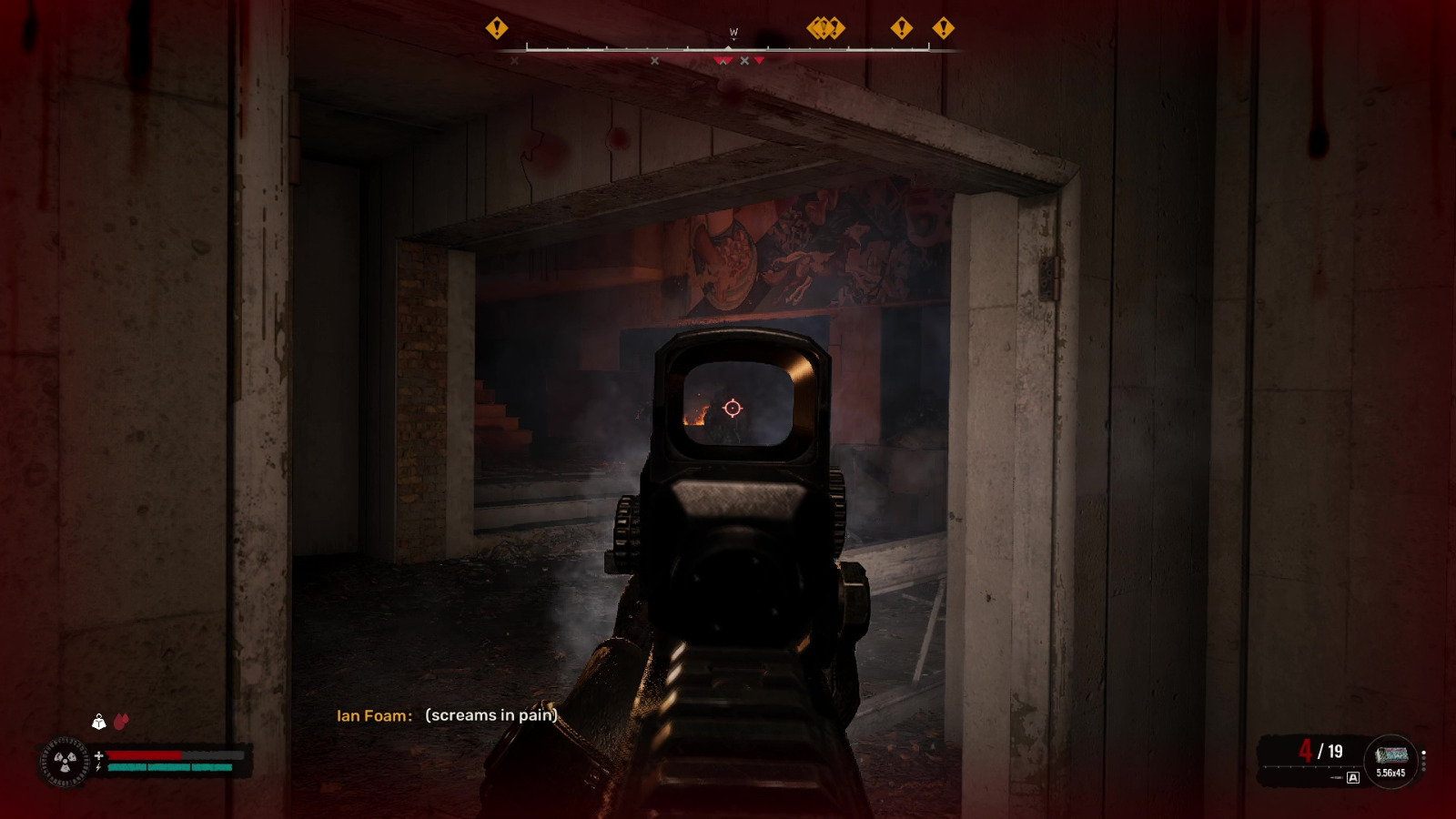Screen dimensions: 1456x819
Task: Click the W north indicator on the compass
Action: tap(733, 31)
